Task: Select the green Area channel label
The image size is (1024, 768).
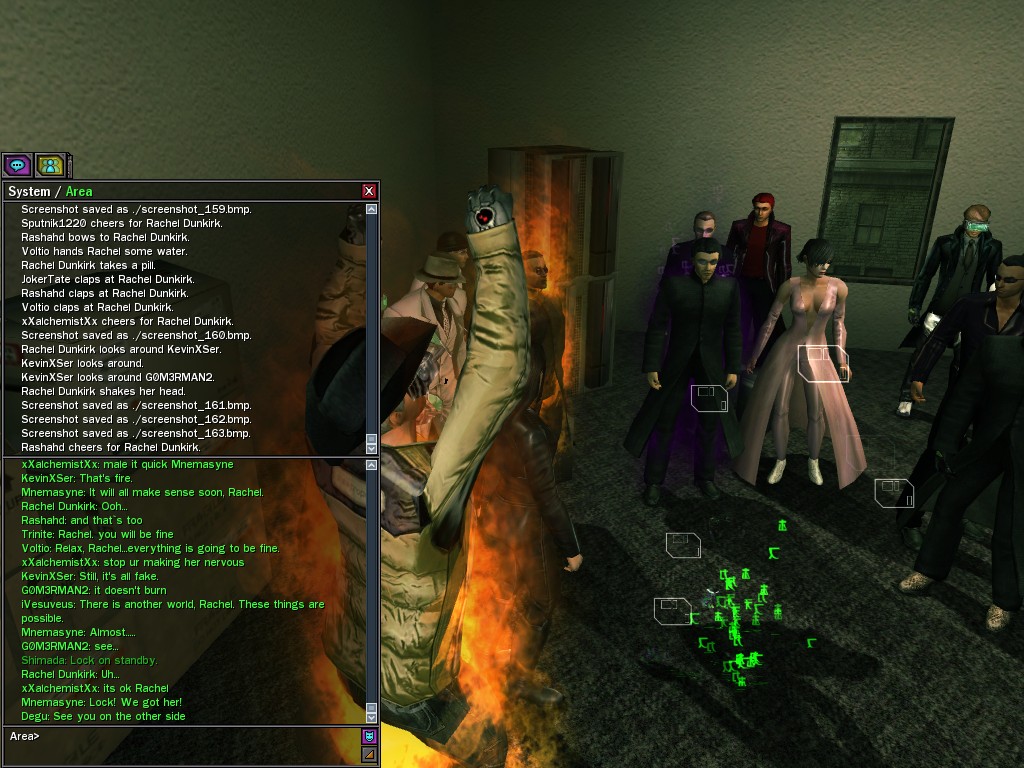Action: tap(79, 191)
